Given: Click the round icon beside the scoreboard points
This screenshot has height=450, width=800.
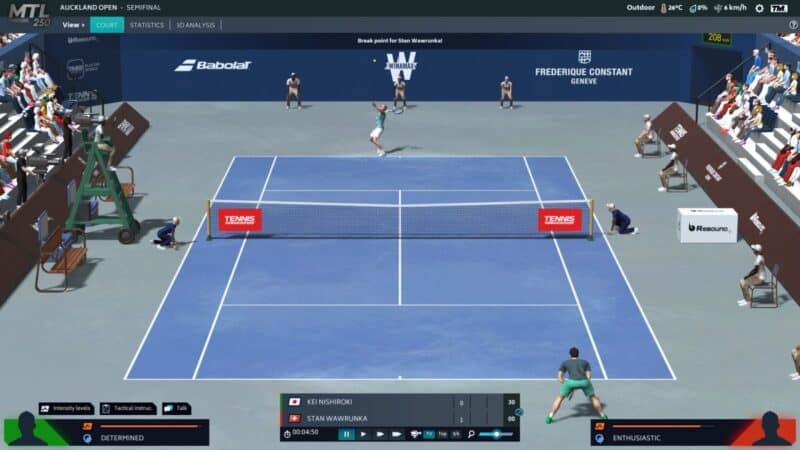Looking at the screenshot, I should click(x=515, y=411).
